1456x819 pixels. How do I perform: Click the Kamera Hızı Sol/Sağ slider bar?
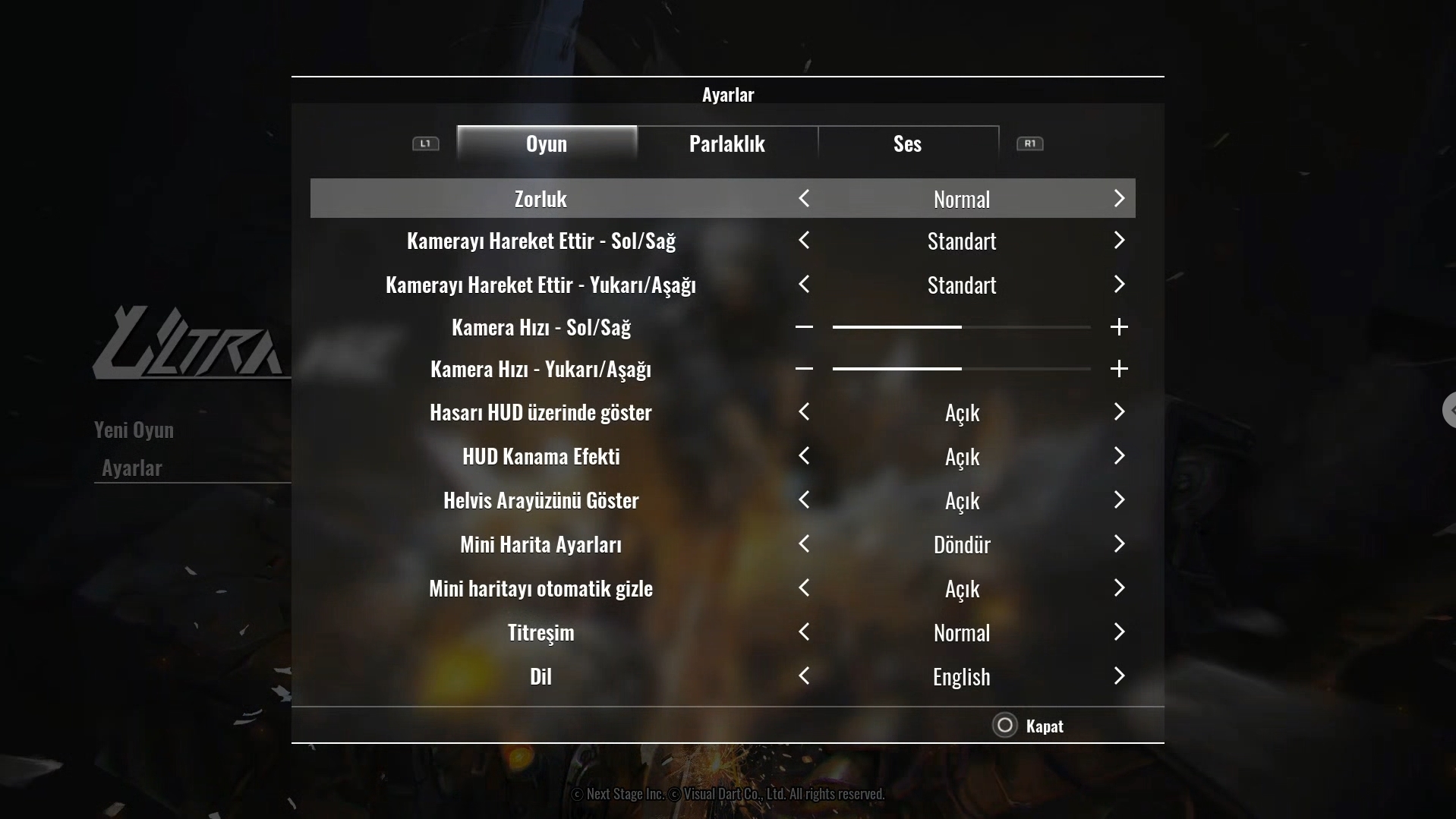(x=961, y=327)
